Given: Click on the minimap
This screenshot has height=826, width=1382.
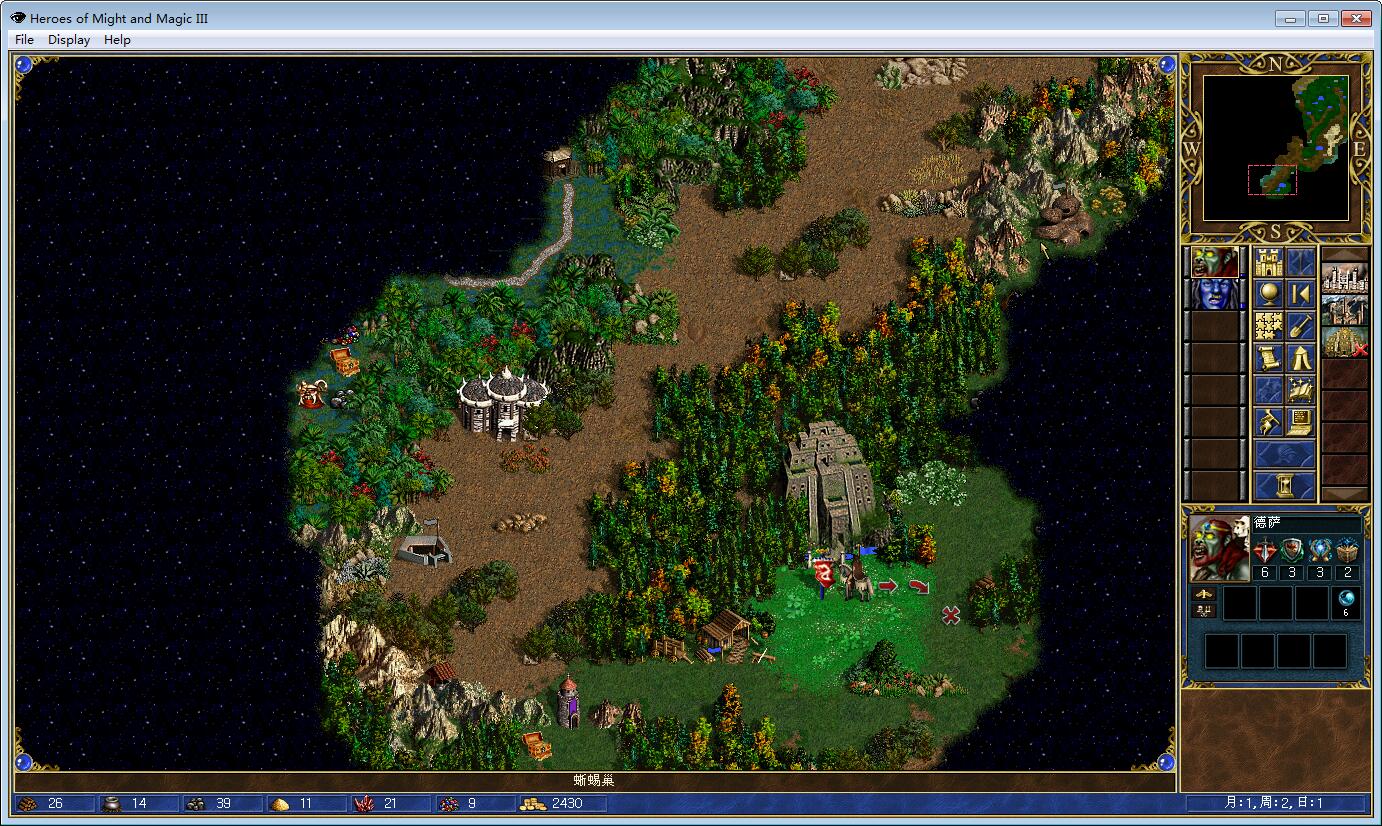Looking at the screenshot, I should (x=1275, y=147).
